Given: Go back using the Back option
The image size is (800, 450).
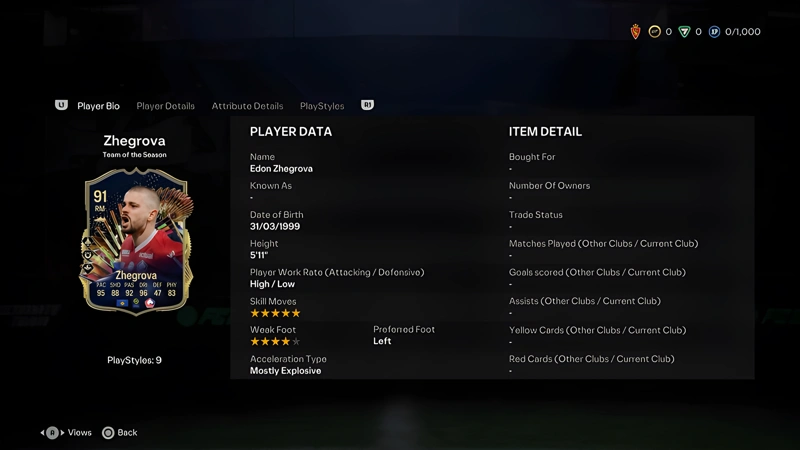Looking at the screenshot, I should pyautogui.click(x=119, y=433).
